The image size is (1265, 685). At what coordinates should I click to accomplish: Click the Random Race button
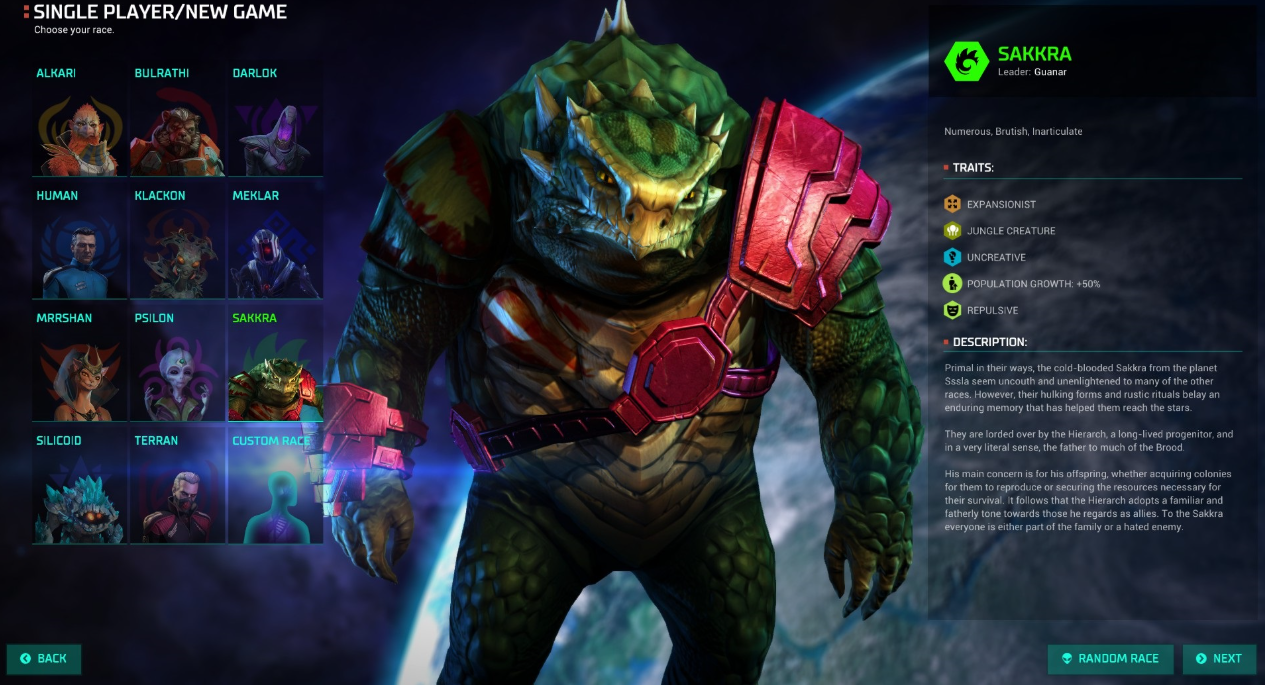(1110, 659)
